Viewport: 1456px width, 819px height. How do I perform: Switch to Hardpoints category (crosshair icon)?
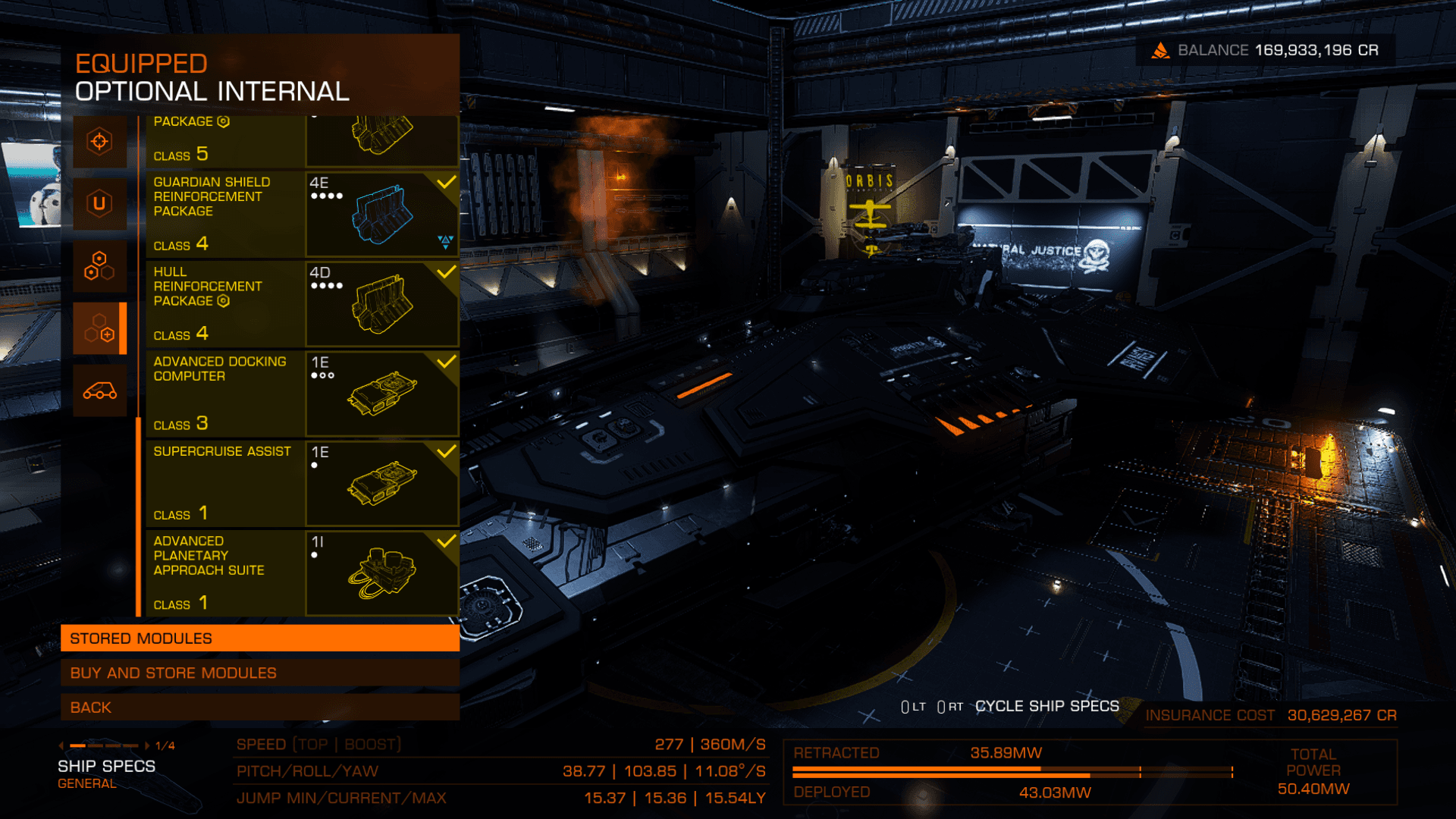point(99,141)
